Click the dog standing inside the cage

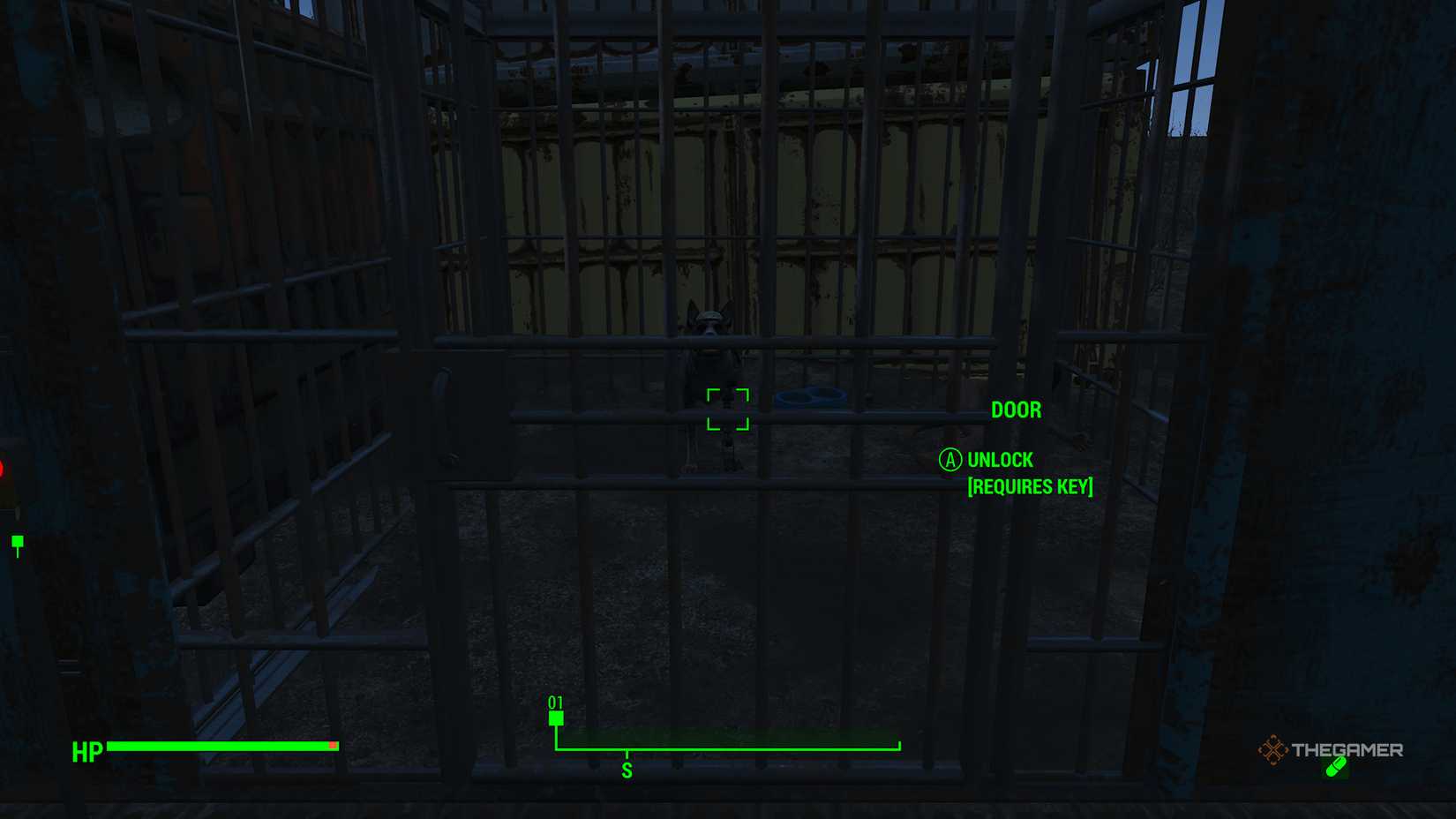[x=710, y=371]
